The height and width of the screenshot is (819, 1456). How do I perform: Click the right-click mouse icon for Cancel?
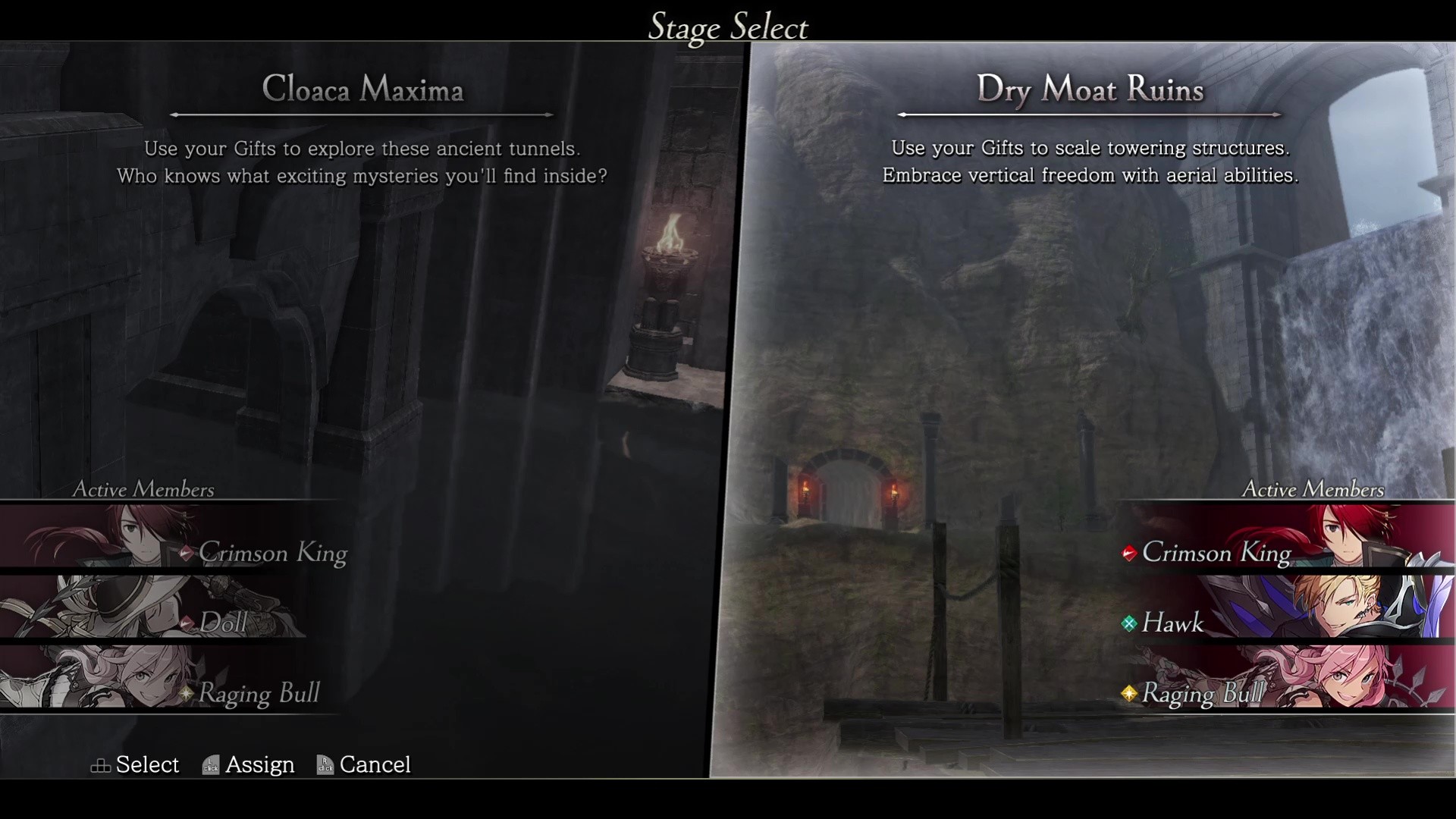pos(325,765)
